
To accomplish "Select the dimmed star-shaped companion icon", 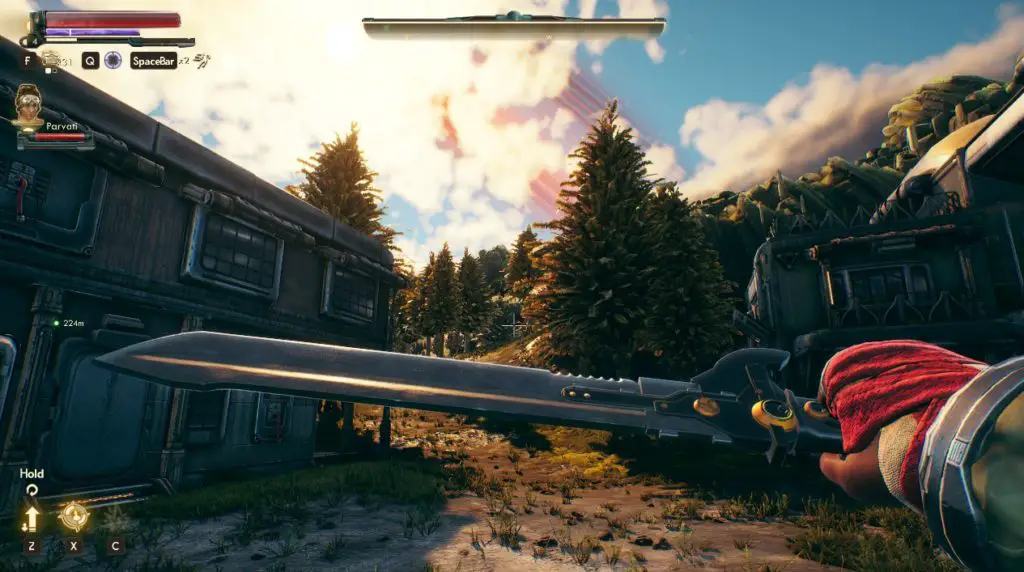I will (114, 518).
